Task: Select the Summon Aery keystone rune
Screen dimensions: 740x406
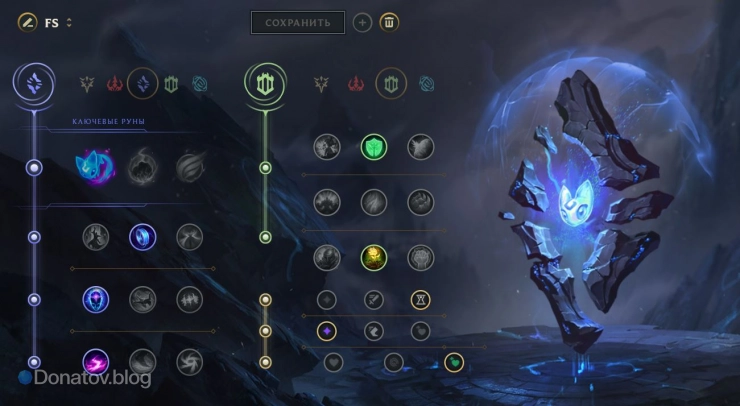Action: [x=97, y=167]
